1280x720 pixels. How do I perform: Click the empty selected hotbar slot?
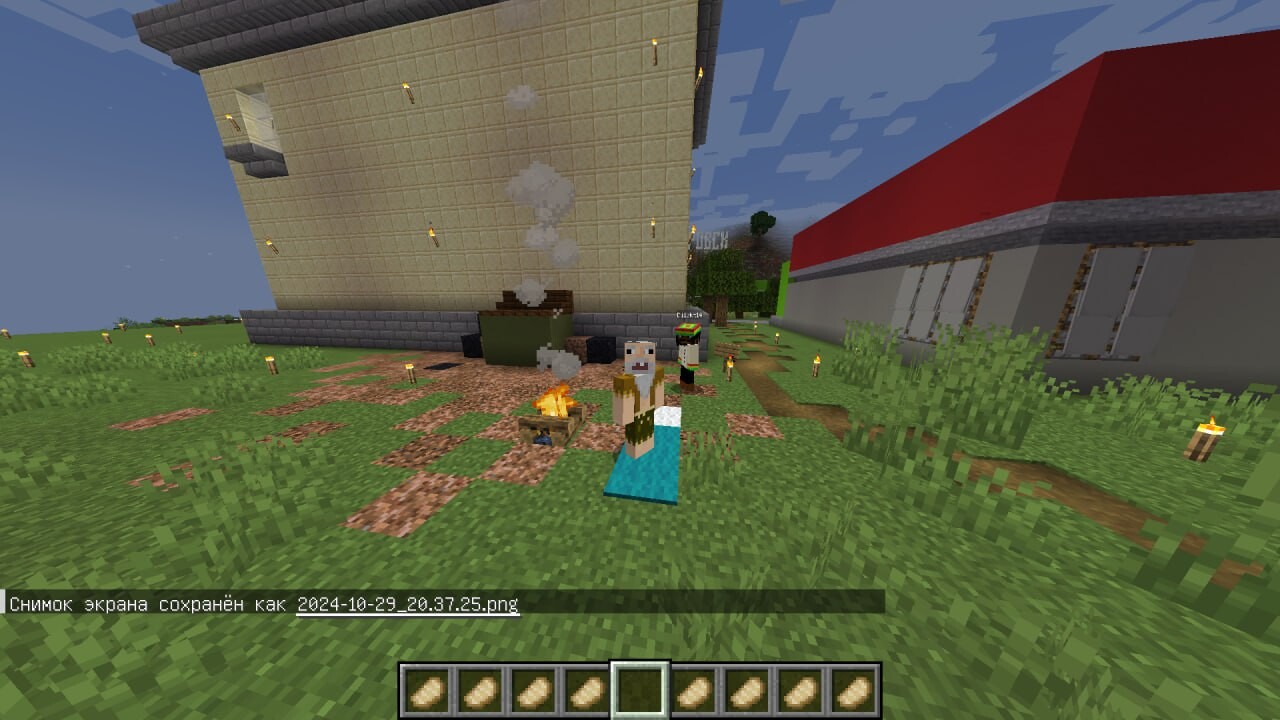click(x=640, y=690)
